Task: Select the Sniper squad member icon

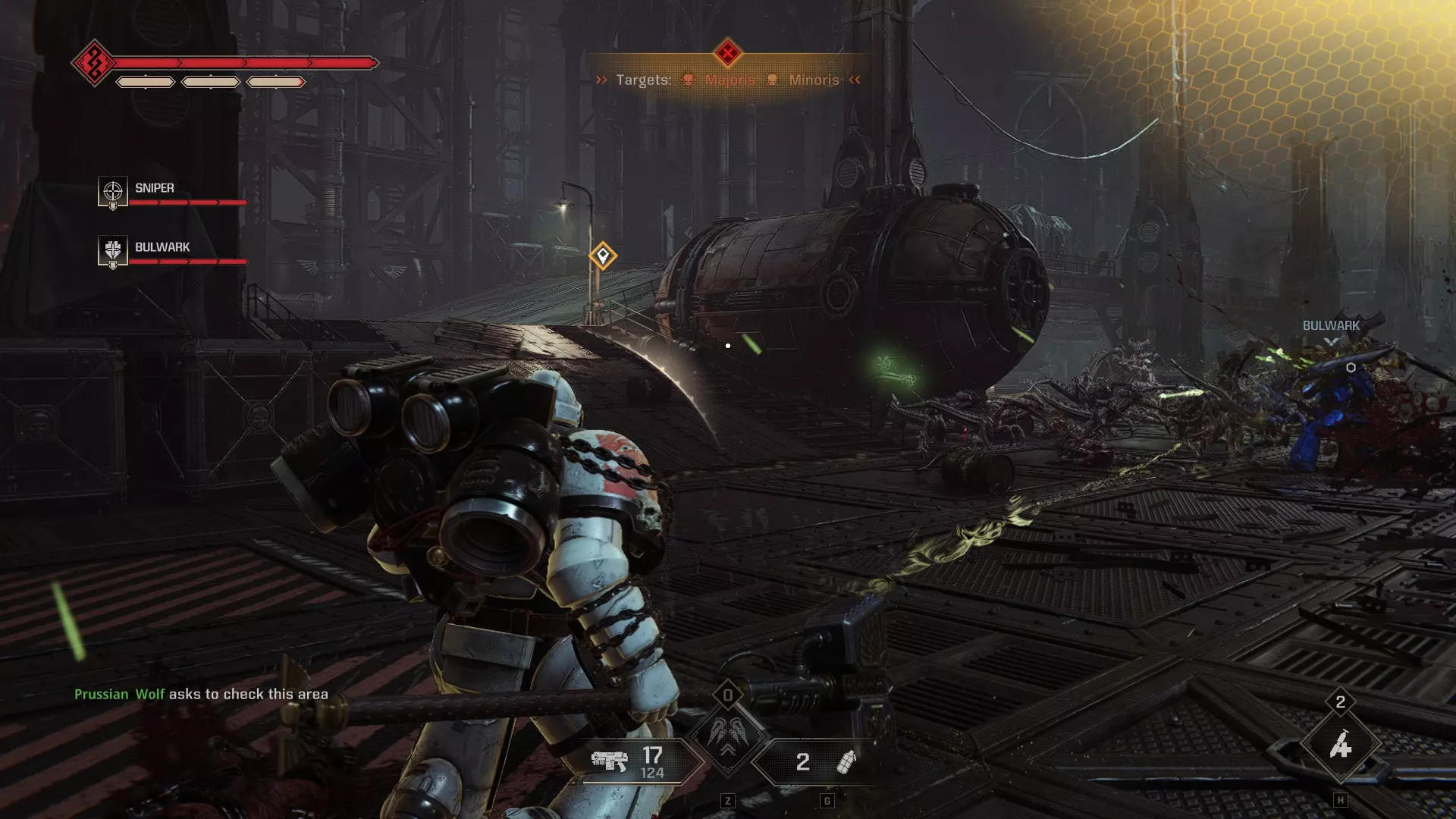Action: point(112,191)
